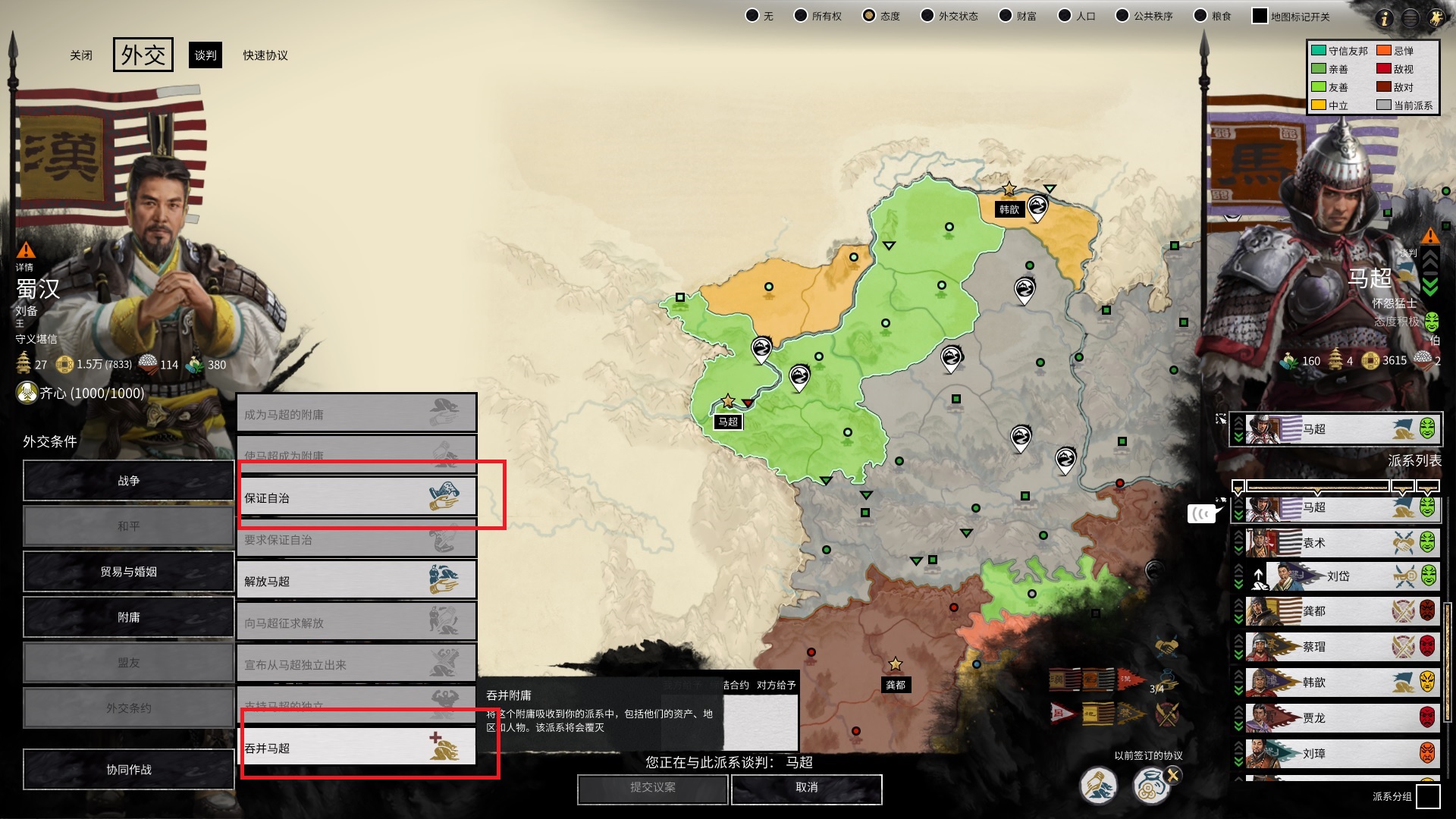Collapse the expanded 刘岱 faction entry

pos(1238,567)
